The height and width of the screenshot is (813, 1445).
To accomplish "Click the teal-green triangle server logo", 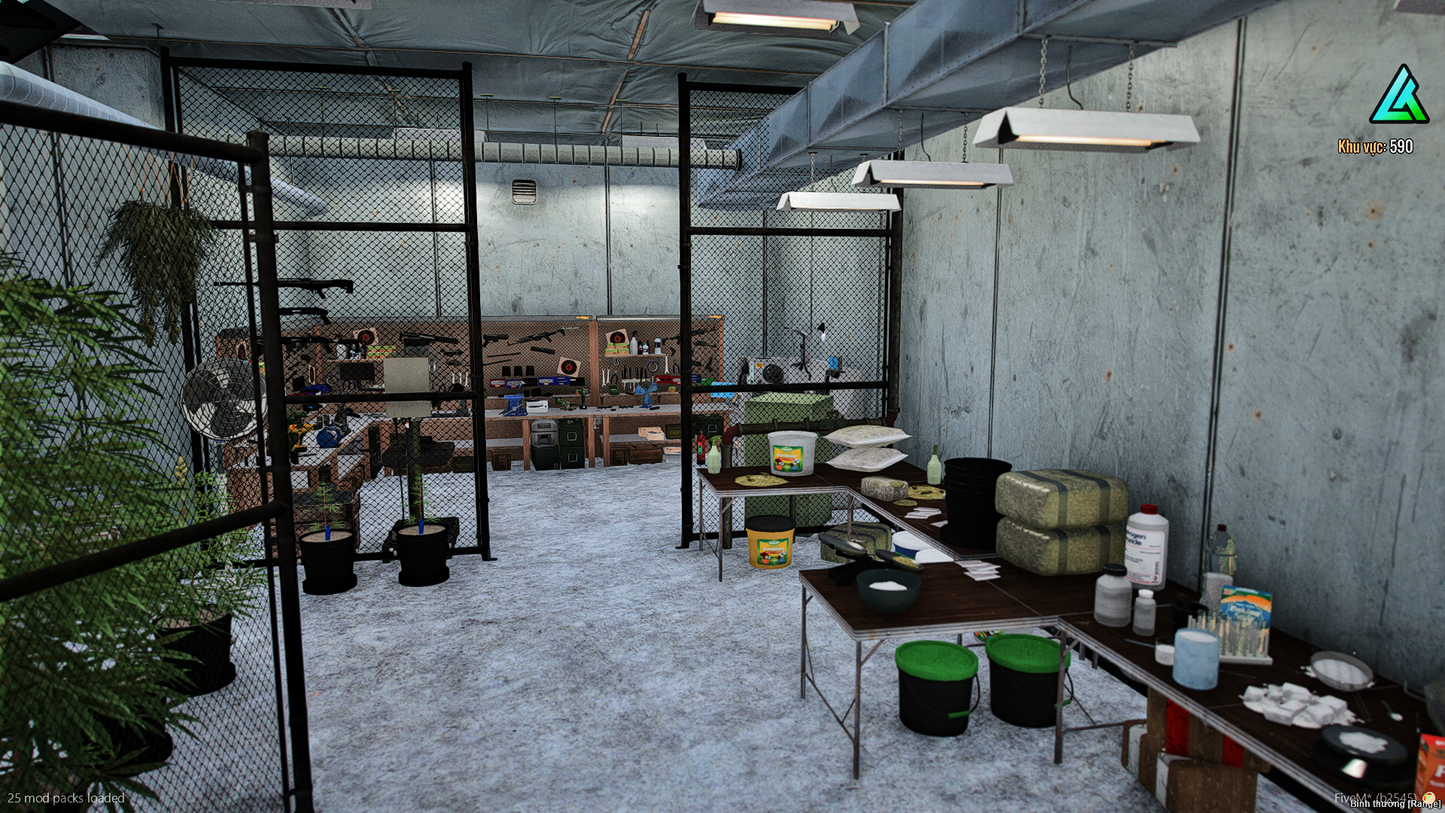I will 1398,96.
